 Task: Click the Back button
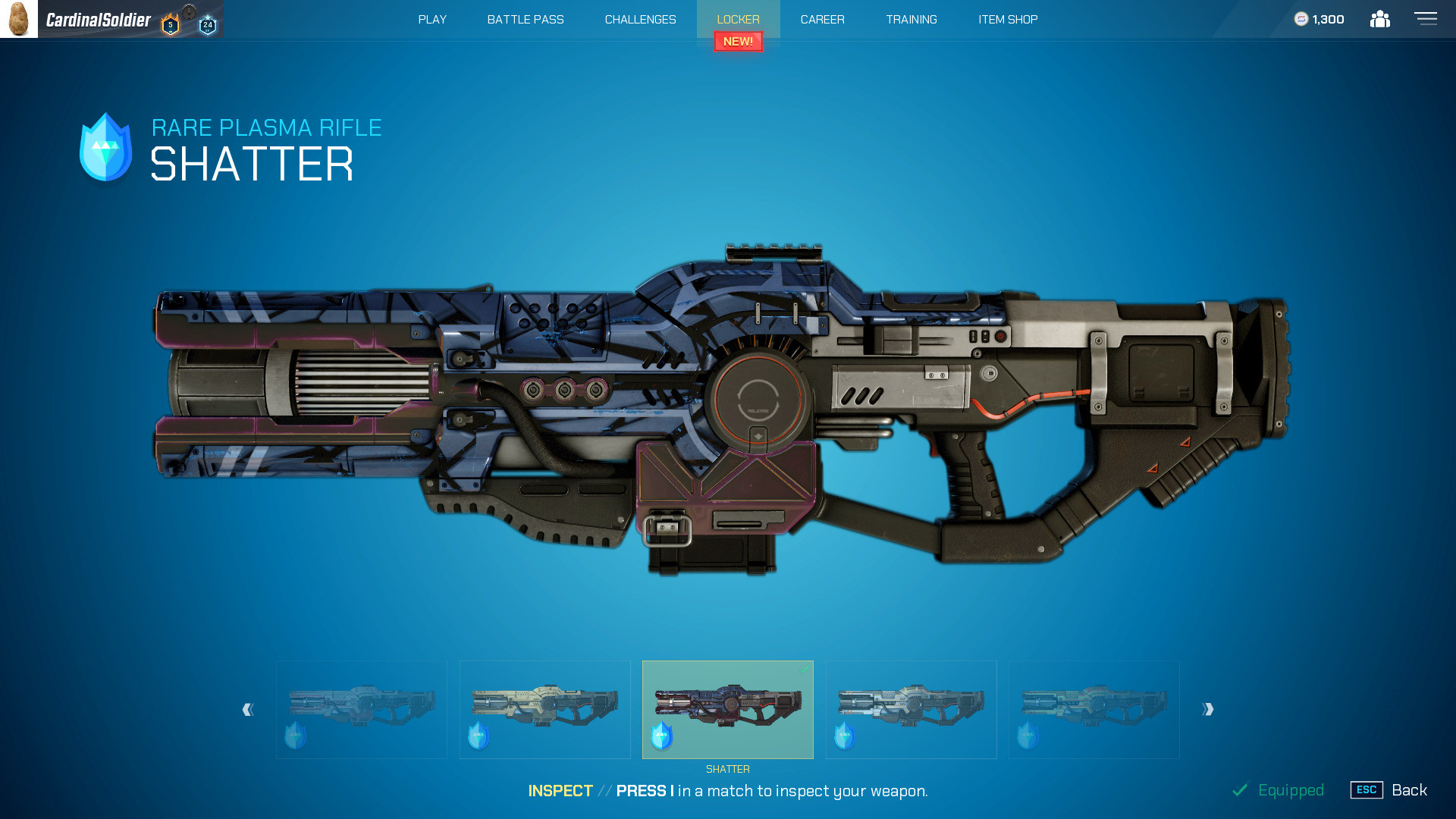(1410, 789)
